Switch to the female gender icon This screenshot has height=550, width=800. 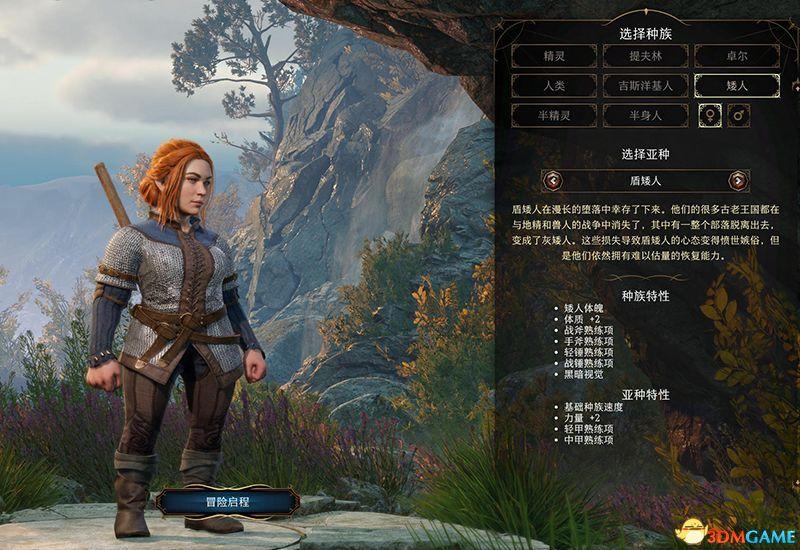(x=707, y=116)
